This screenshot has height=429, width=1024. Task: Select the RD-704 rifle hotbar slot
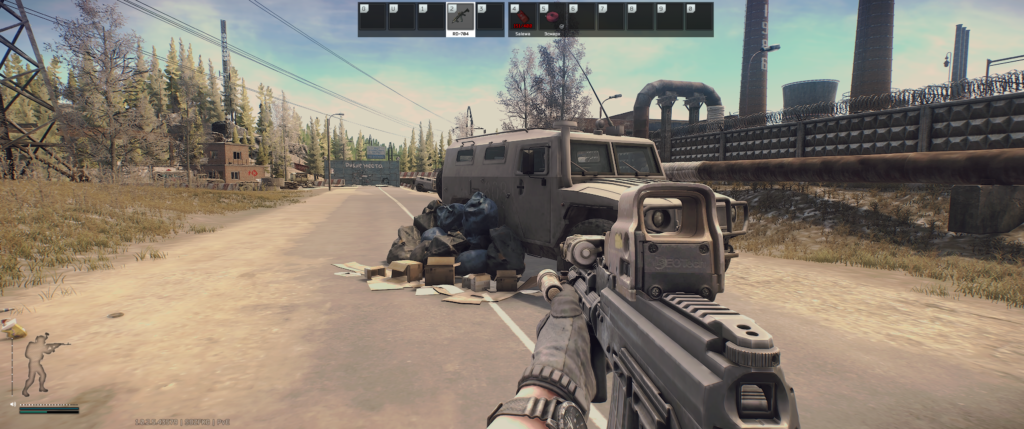click(x=461, y=19)
